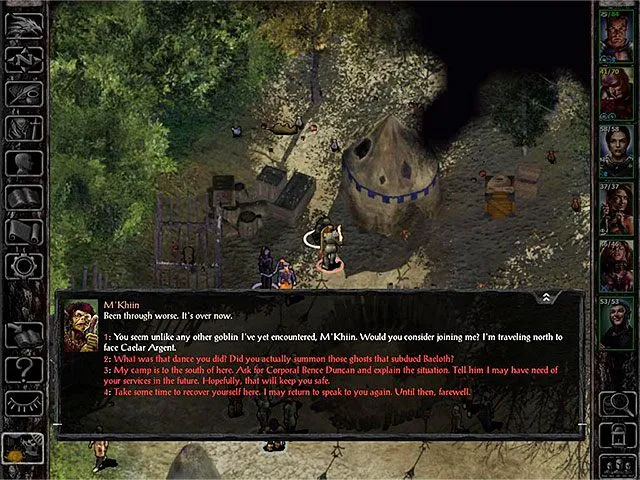Expand the dialogue box with the double chevron
This screenshot has width=640, height=480.
coord(546,298)
